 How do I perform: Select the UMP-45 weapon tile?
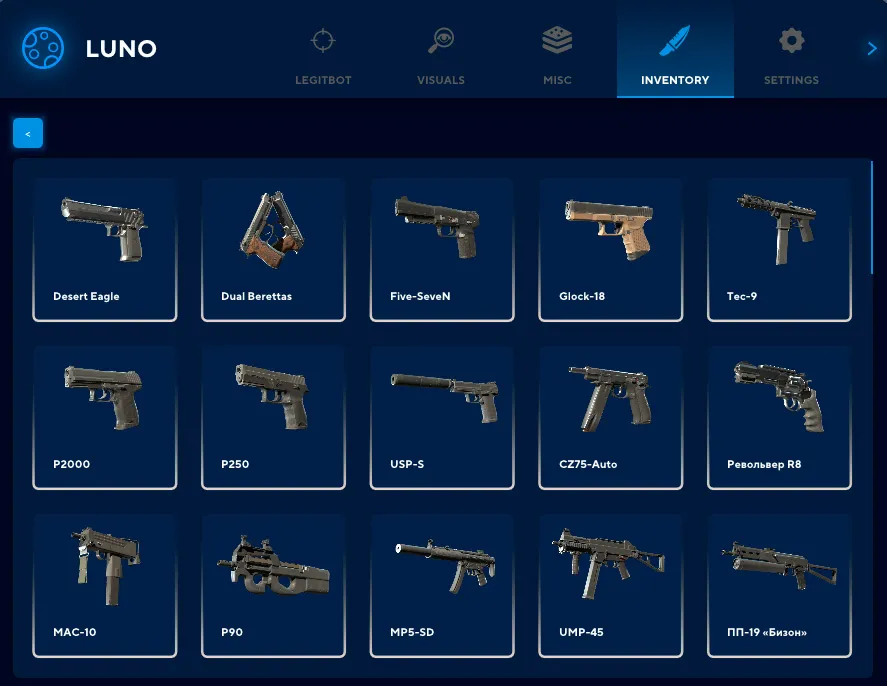point(611,586)
